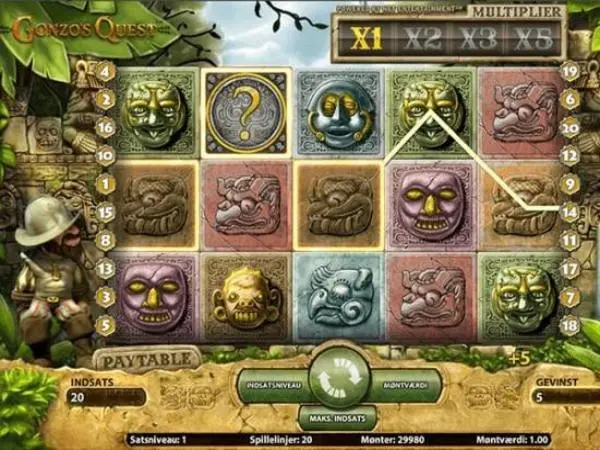The image size is (600, 450).
Task: Adjust coin value with Møntværdi button
Action: click(403, 385)
